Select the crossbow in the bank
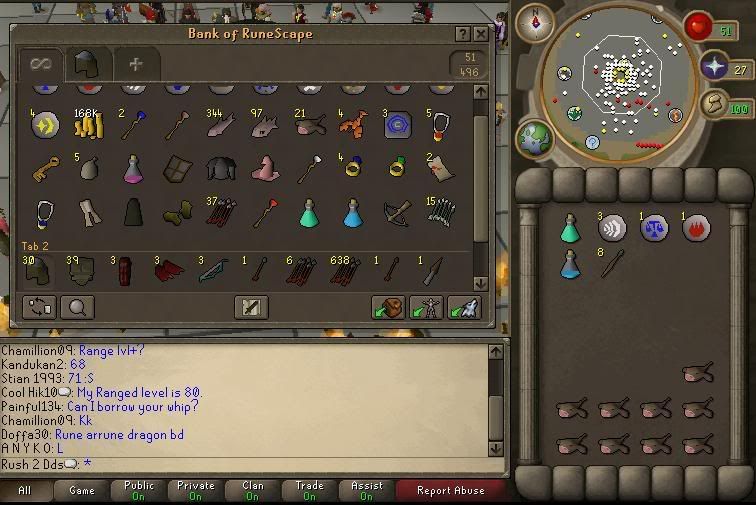 pyautogui.click(x=397, y=213)
